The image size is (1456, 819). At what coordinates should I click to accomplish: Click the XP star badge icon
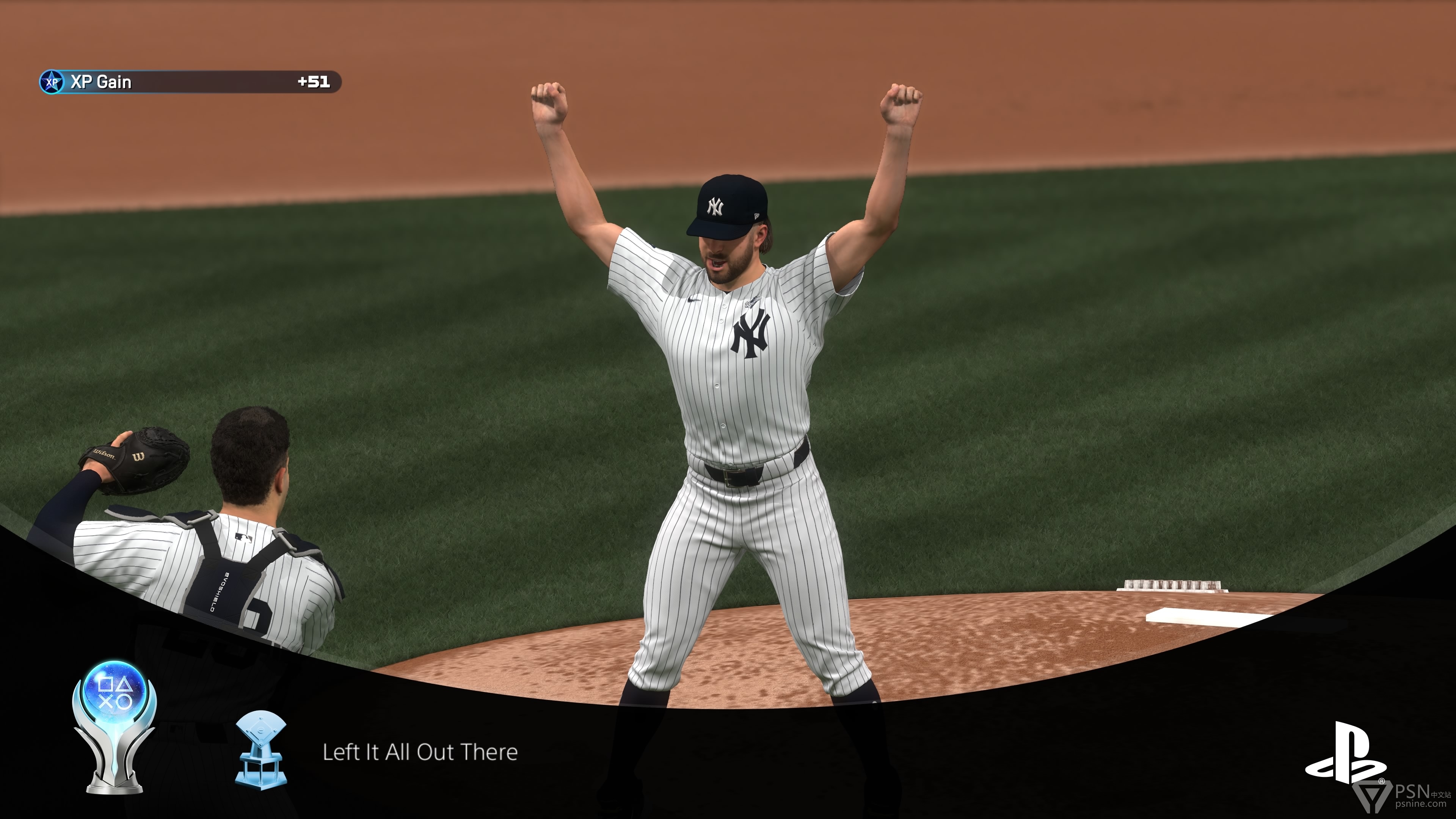tap(52, 82)
